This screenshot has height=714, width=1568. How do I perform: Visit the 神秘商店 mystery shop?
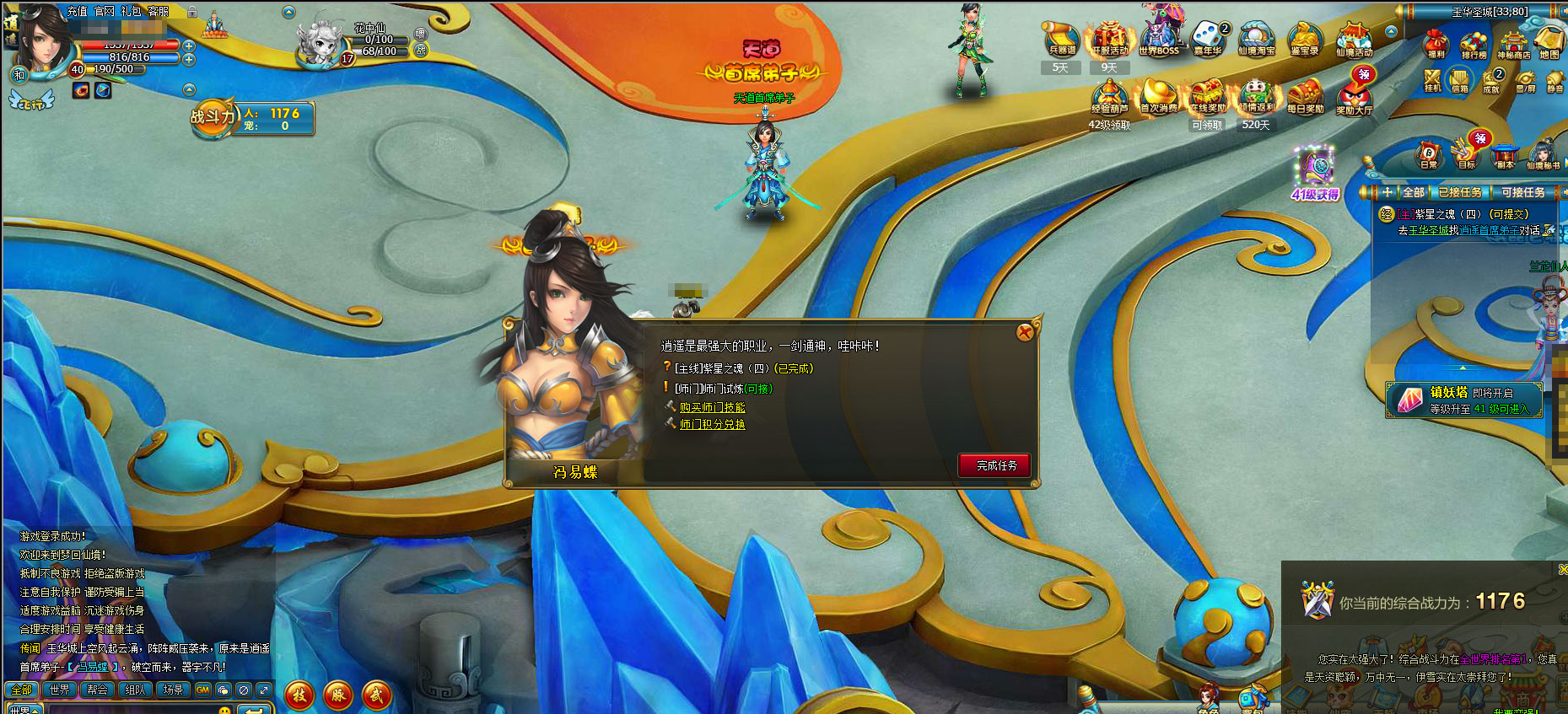[x=1513, y=44]
